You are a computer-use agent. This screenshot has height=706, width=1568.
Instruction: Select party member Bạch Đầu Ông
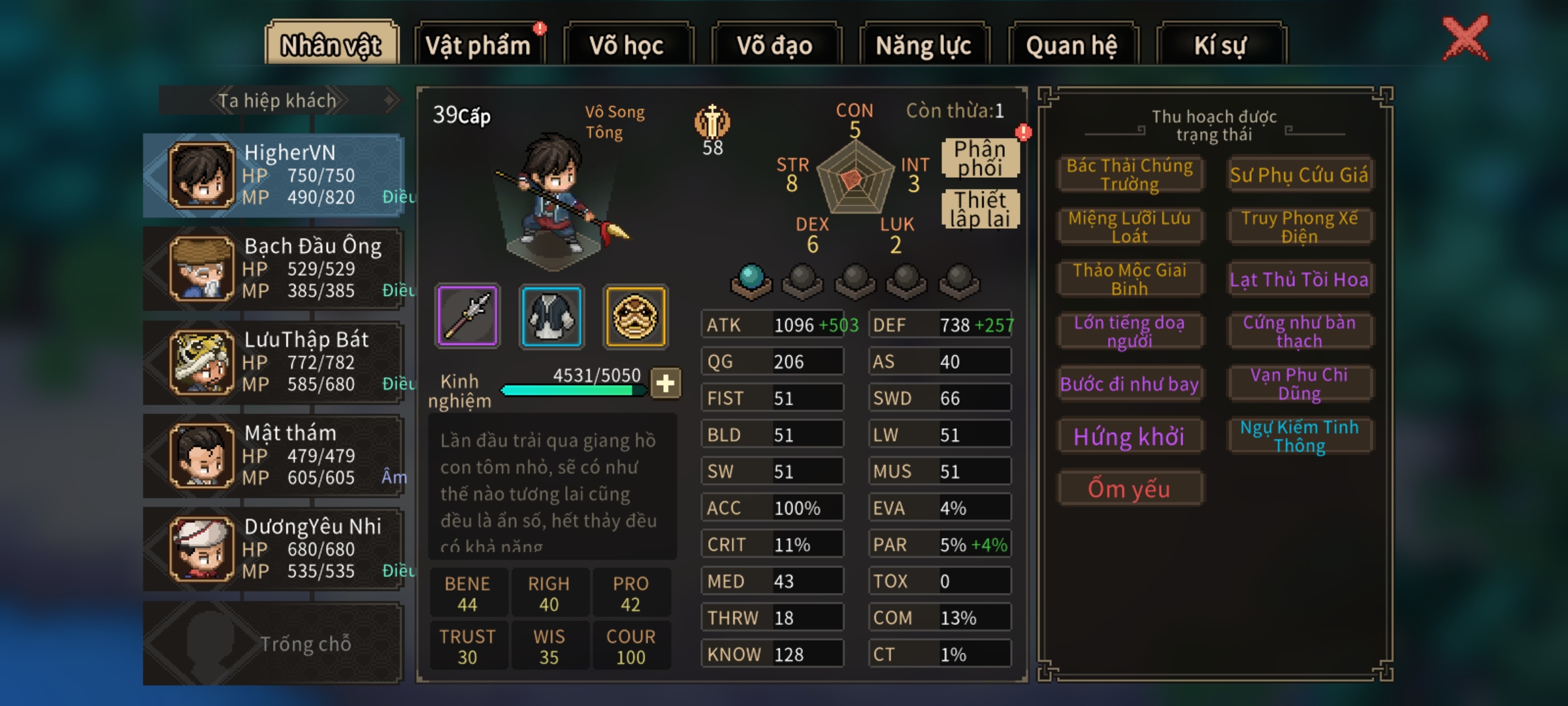tap(274, 269)
